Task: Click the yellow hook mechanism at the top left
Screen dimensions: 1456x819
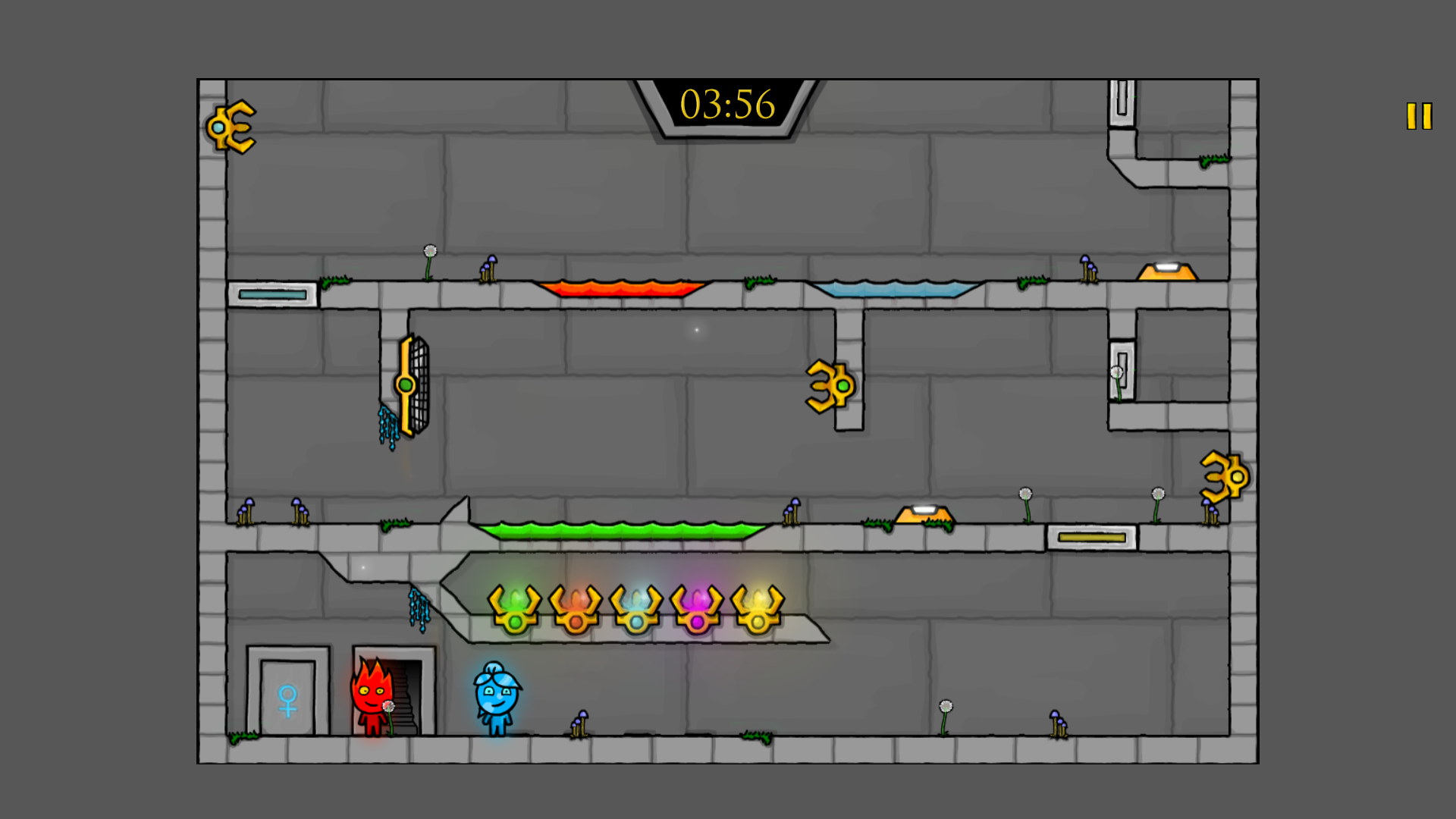Action: (x=231, y=127)
